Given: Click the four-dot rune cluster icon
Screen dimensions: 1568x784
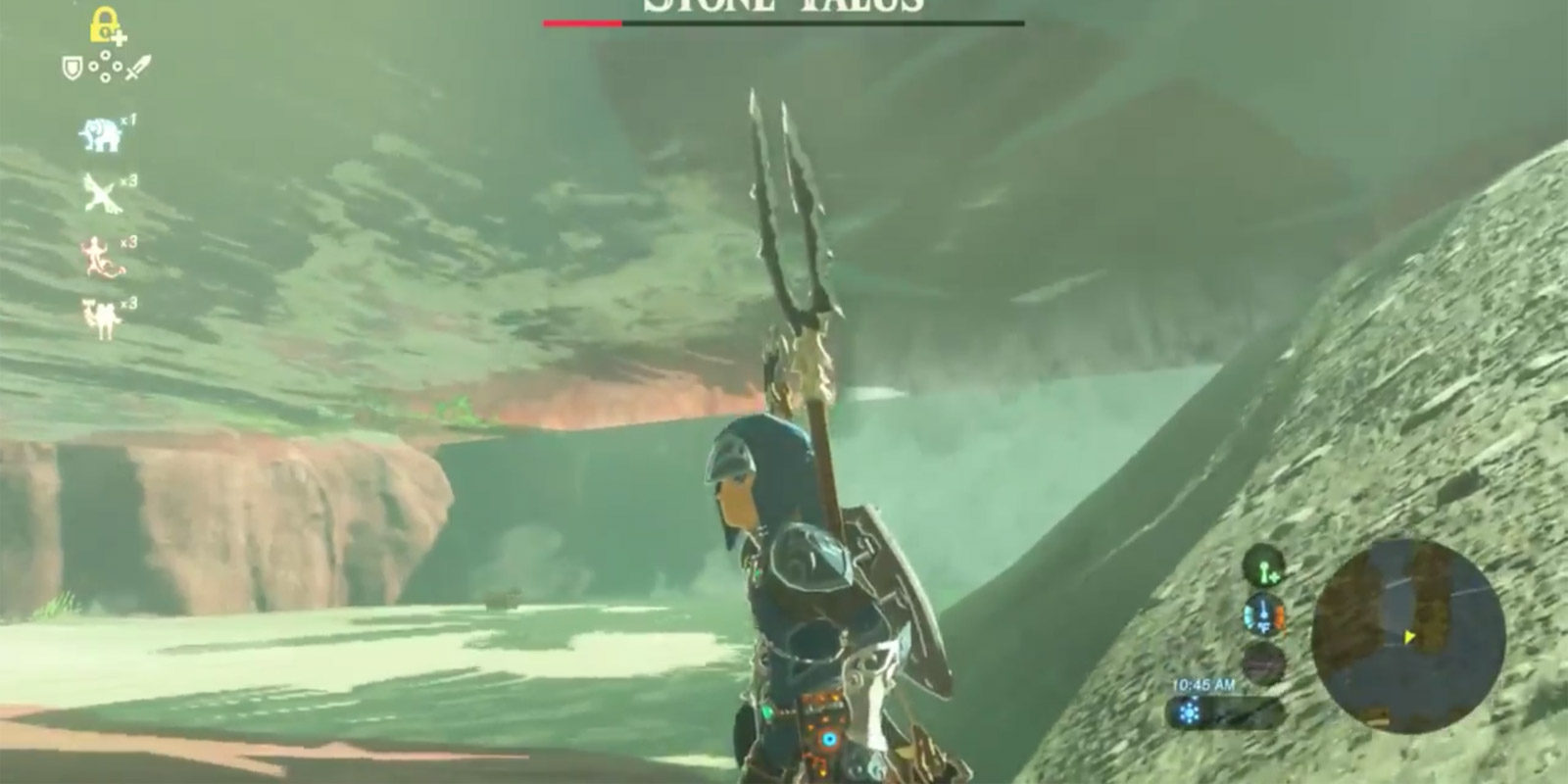Looking at the screenshot, I should click(104, 67).
